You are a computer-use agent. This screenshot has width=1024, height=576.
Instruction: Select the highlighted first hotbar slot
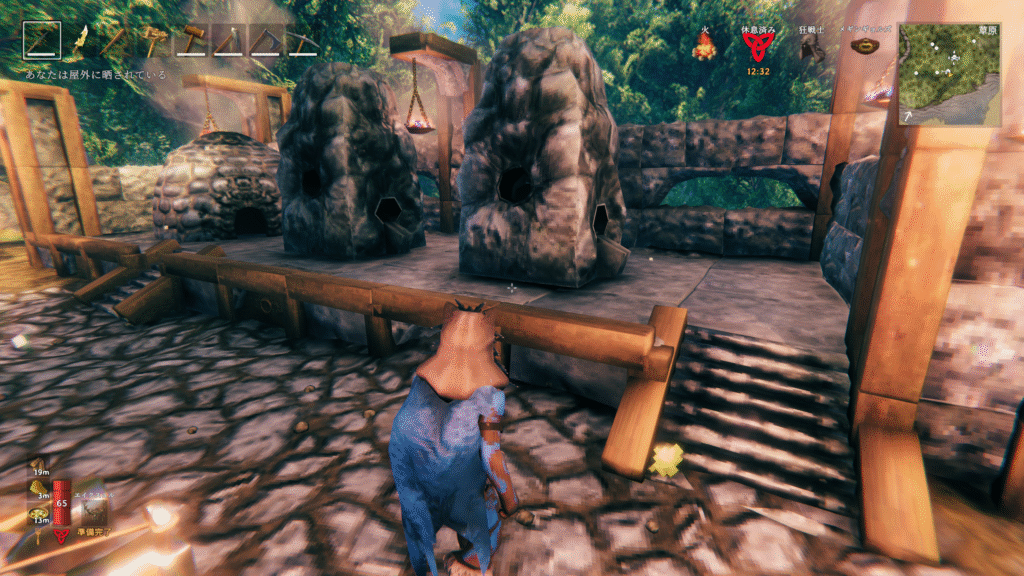(42, 41)
